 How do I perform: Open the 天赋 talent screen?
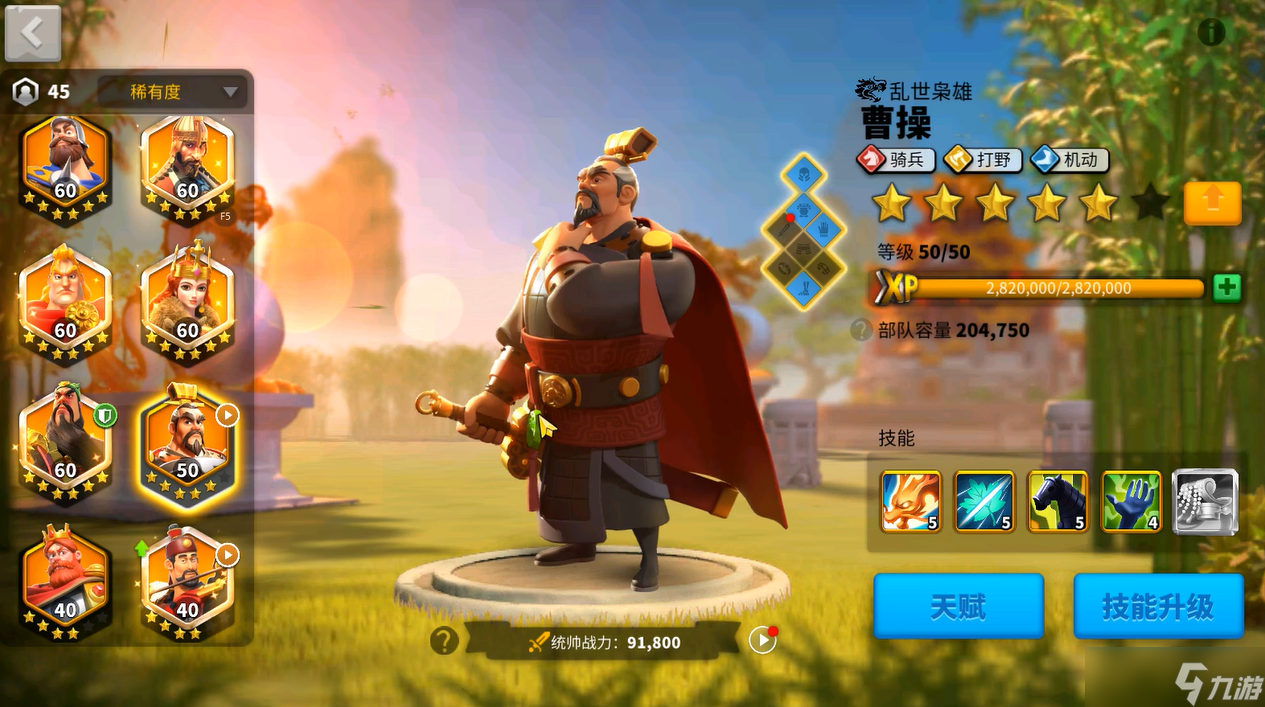(x=958, y=606)
